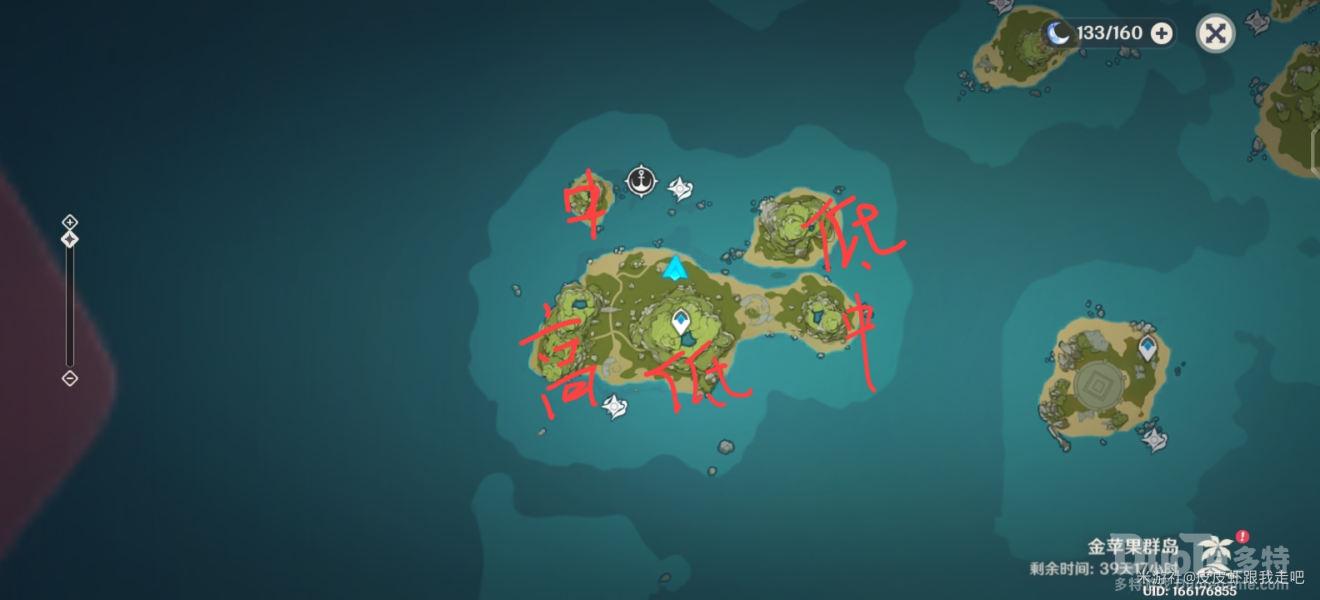Viewport: 1320px width, 600px height.
Task: Zoom in with the map slider's plus button
Action: [69, 221]
